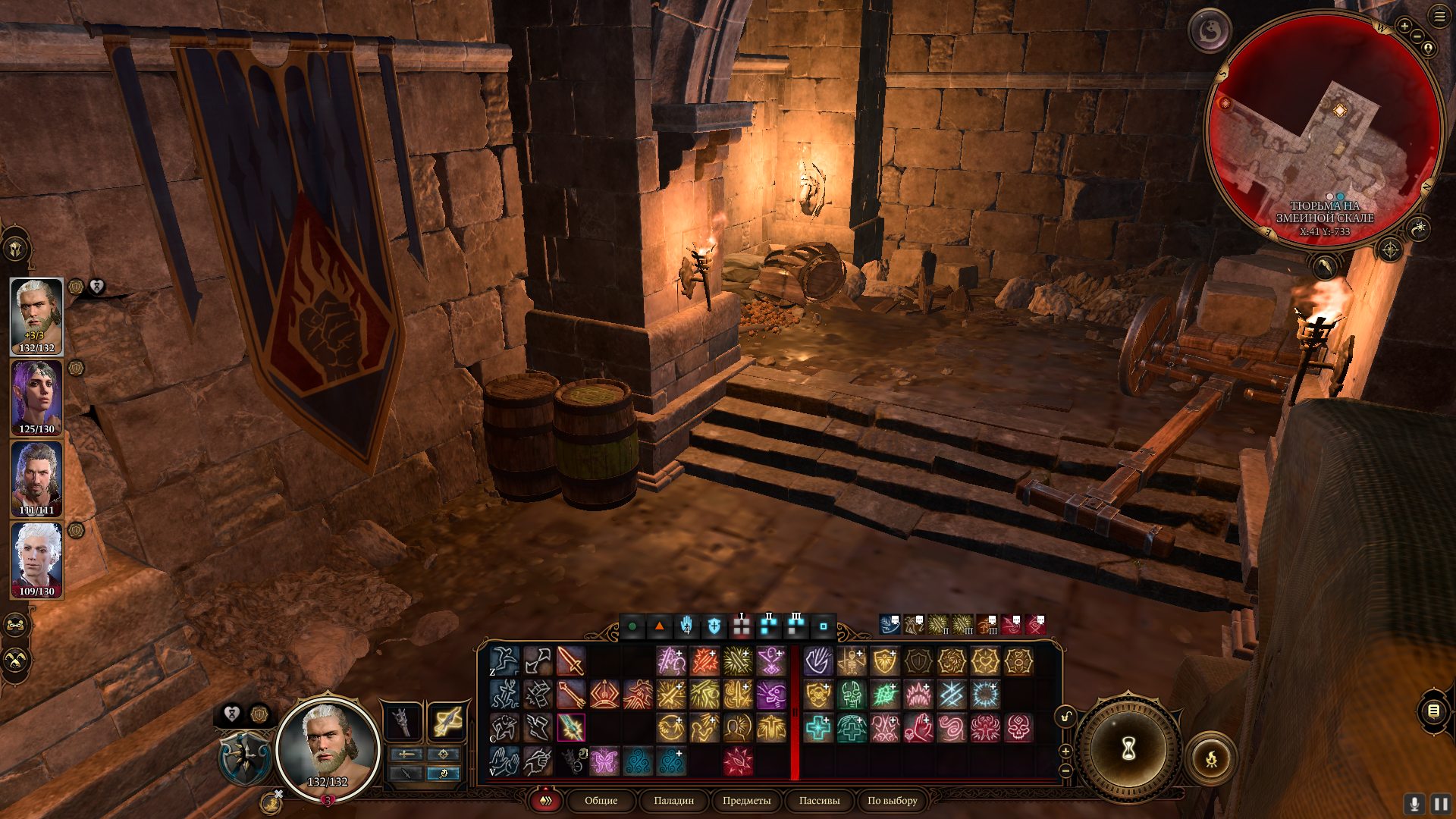Select the red sword melee attack icon
The width and height of the screenshot is (1456, 819).
coord(571,661)
